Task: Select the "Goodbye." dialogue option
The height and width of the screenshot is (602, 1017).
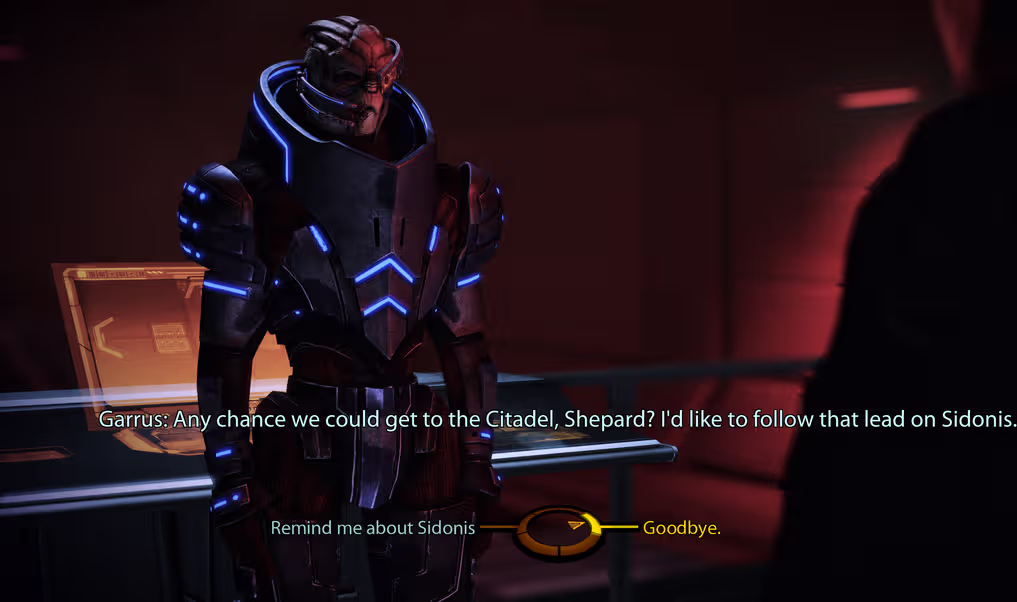Action: pyautogui.click(x=681, y=527)
